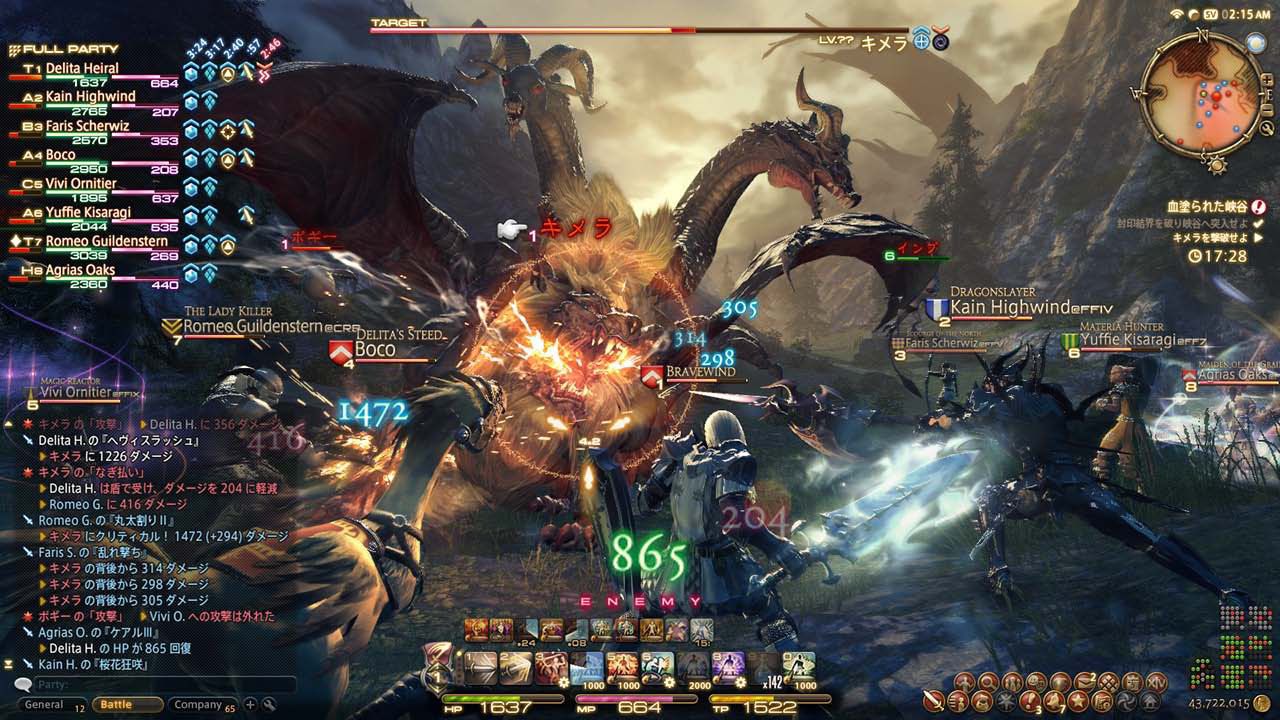This screenshot has width=1280, height=720.
Task: Open the system configuration swirl icon
Action: (1126, 700)
